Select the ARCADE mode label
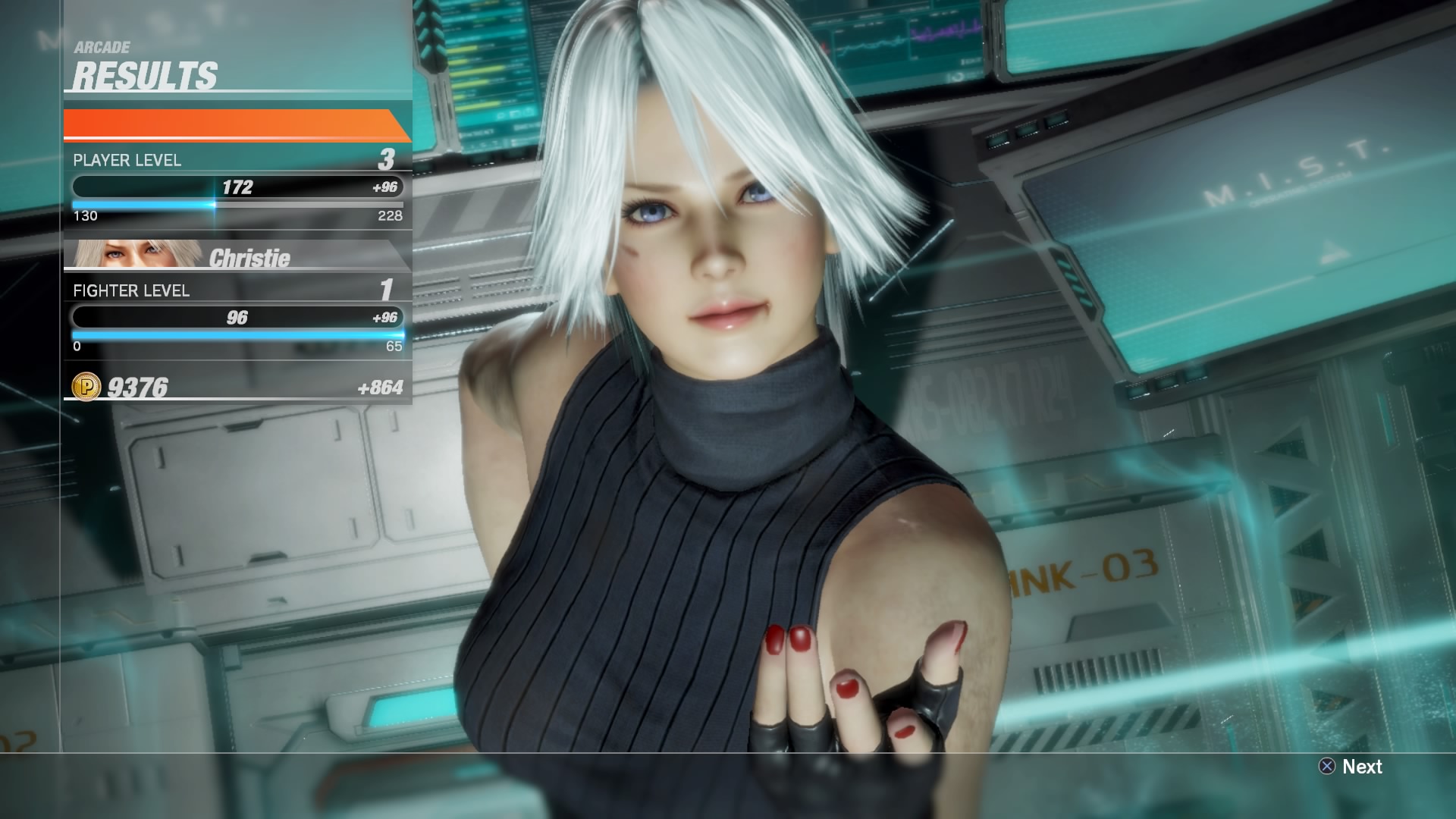The image size is (1456, 819). (x=101, y=46)
